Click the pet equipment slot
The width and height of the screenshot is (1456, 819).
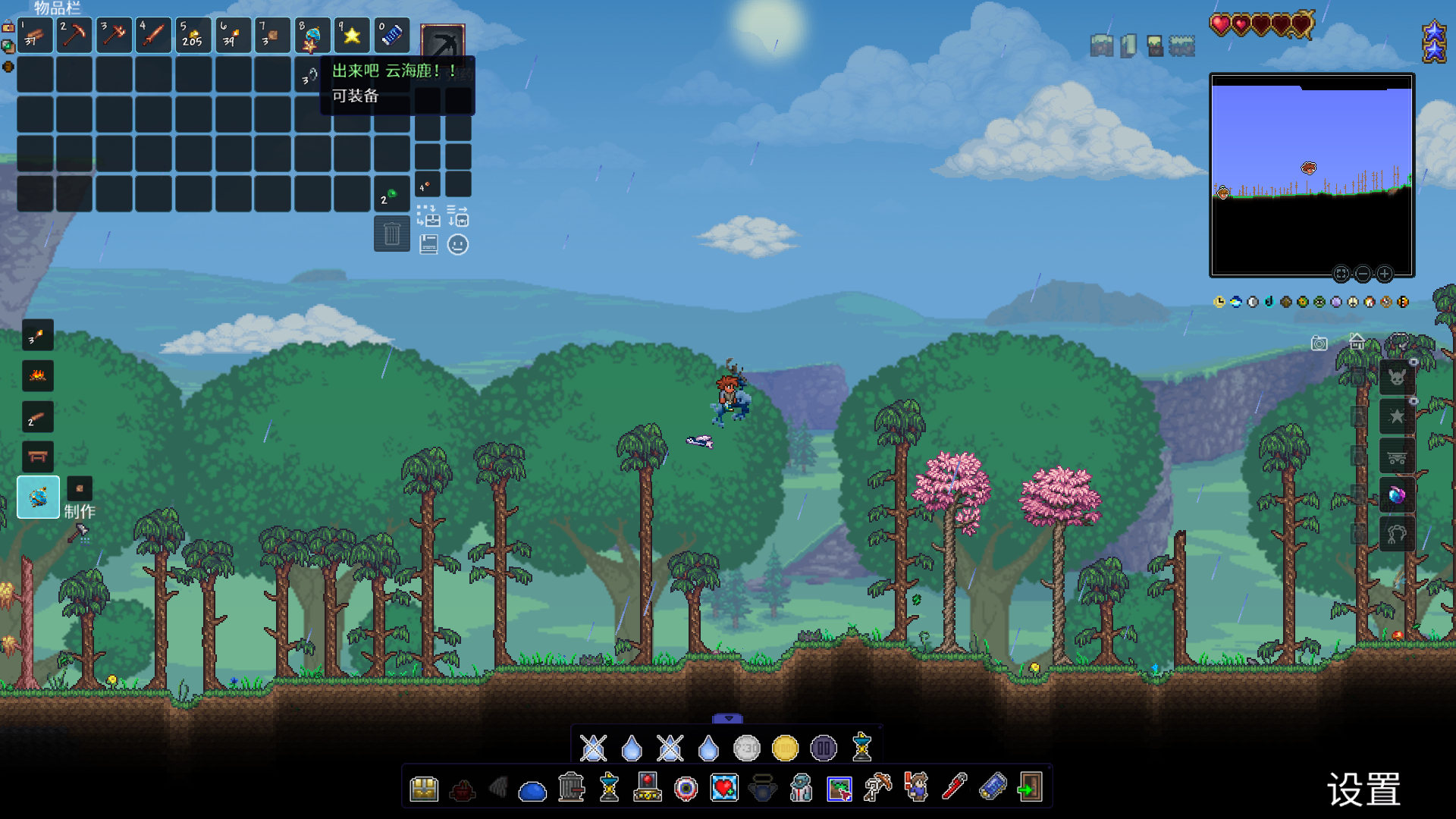point(1396,377)
